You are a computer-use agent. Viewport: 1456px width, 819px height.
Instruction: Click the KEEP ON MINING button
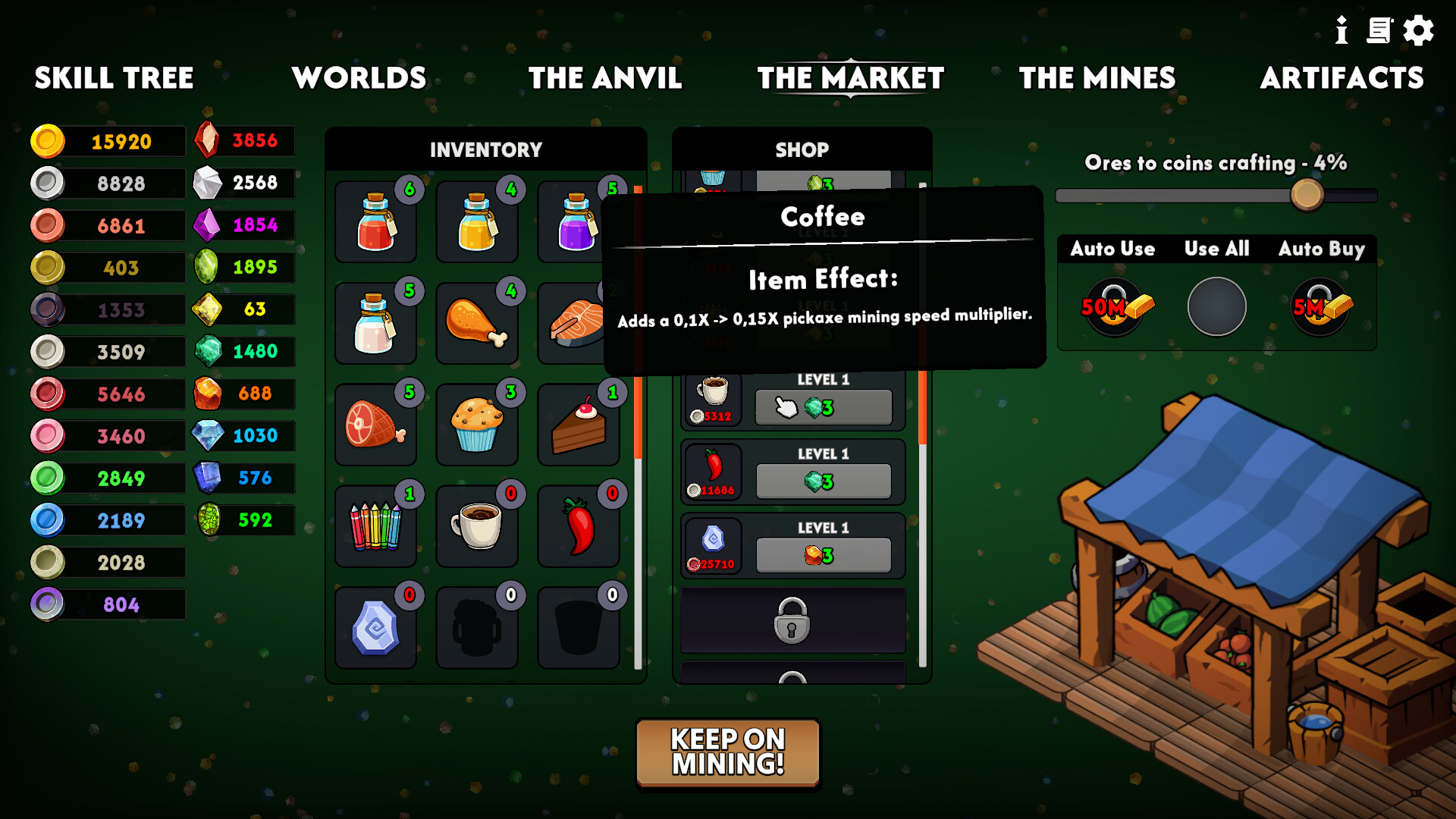point(727,752)
